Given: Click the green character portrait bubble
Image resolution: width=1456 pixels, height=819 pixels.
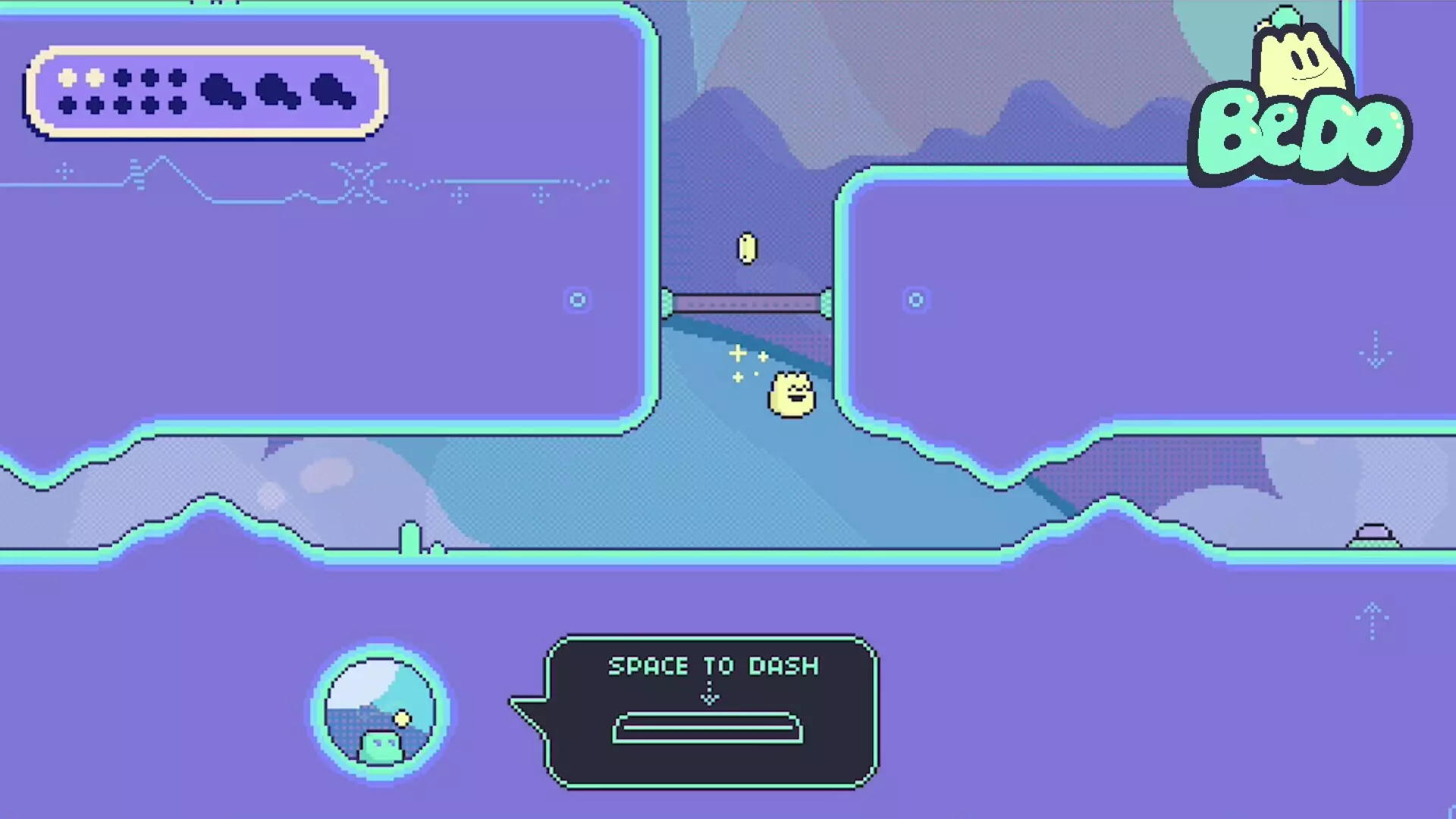Looking at the screenshot, I should point(380,712).
